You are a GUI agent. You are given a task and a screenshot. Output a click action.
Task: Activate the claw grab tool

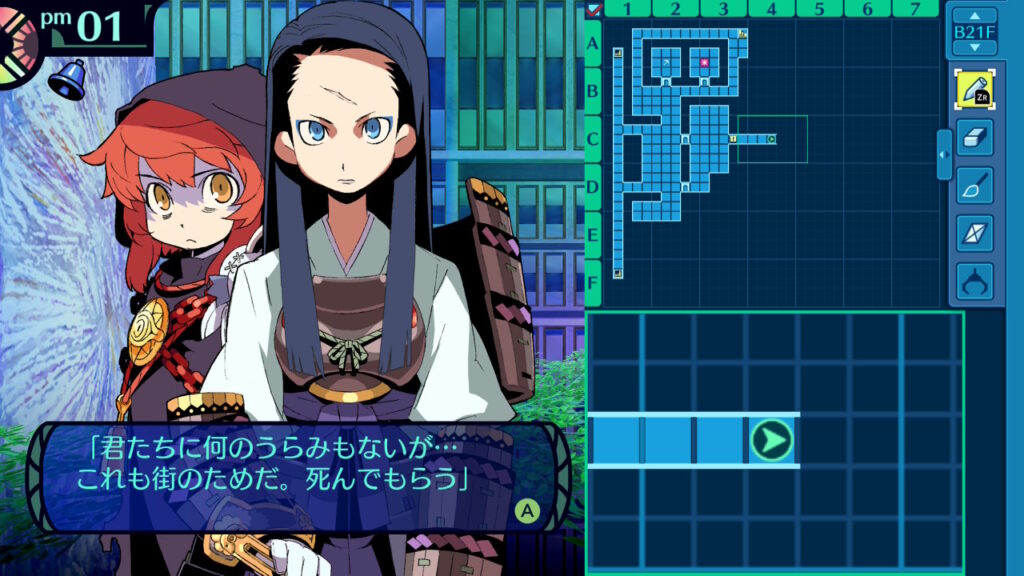[x=974, y=281]
